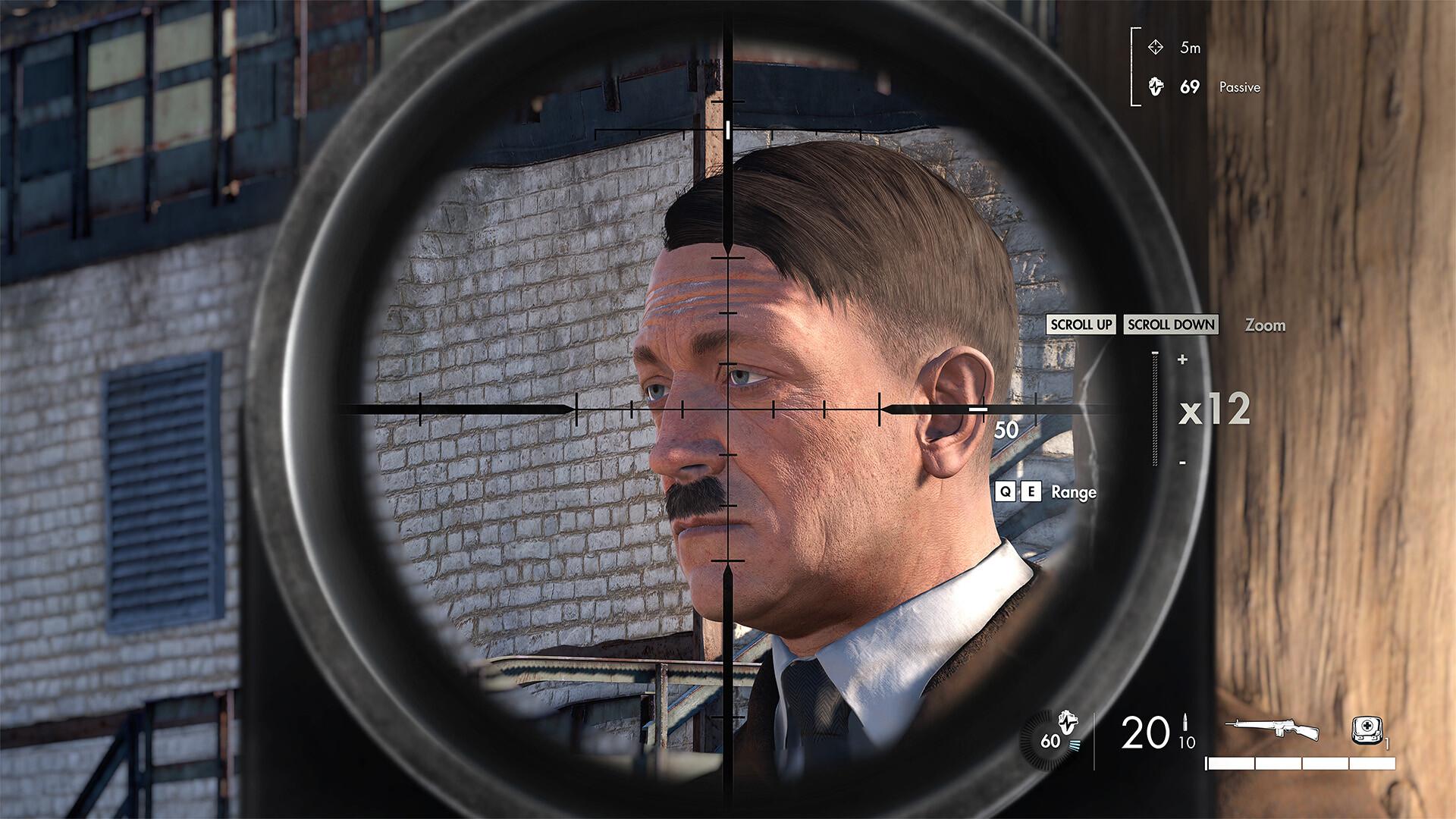Click the 50 range marker on the reticle
Viewport: 1456px width, 819px height.
1006,431
